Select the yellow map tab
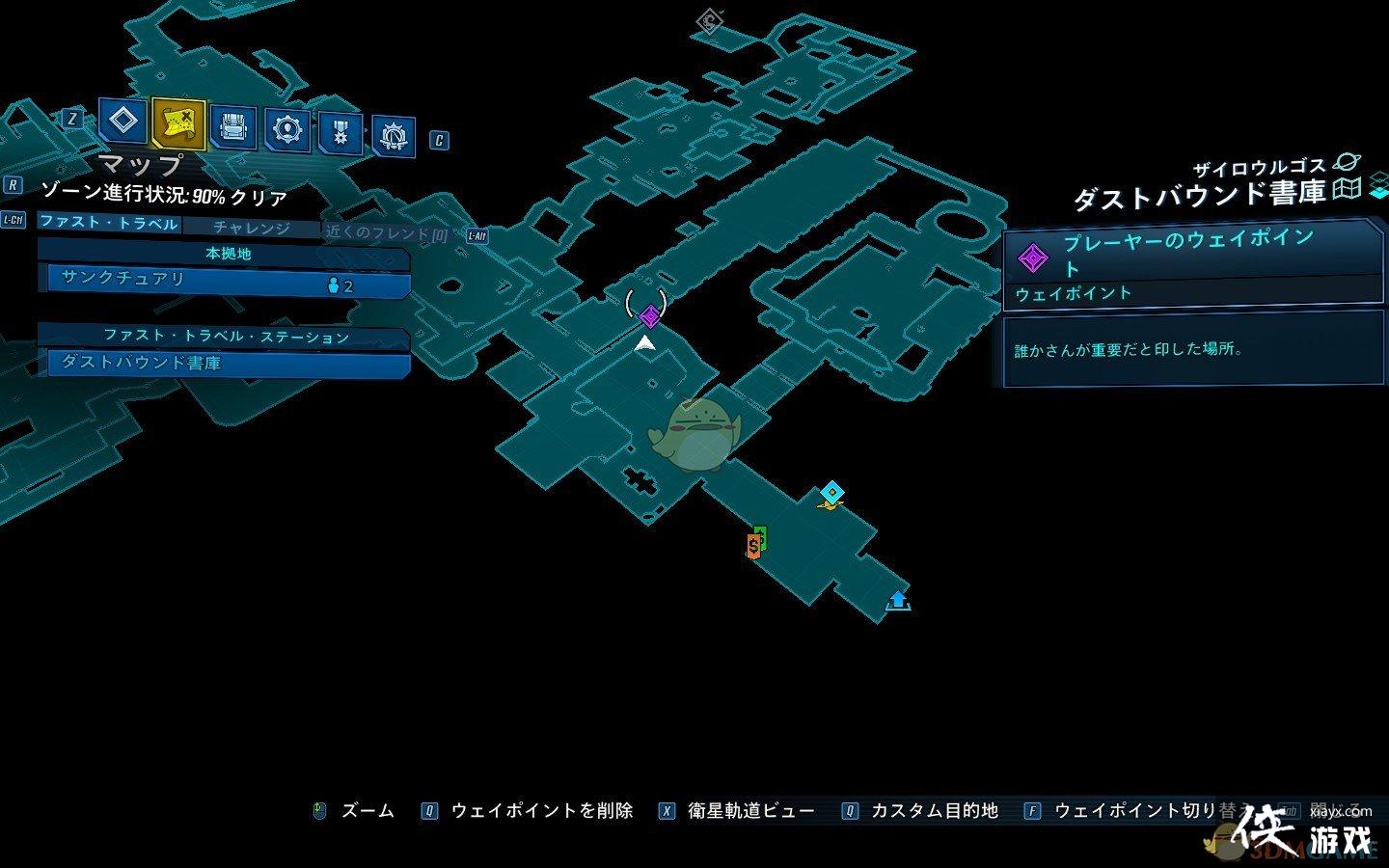 click(178, 123)
